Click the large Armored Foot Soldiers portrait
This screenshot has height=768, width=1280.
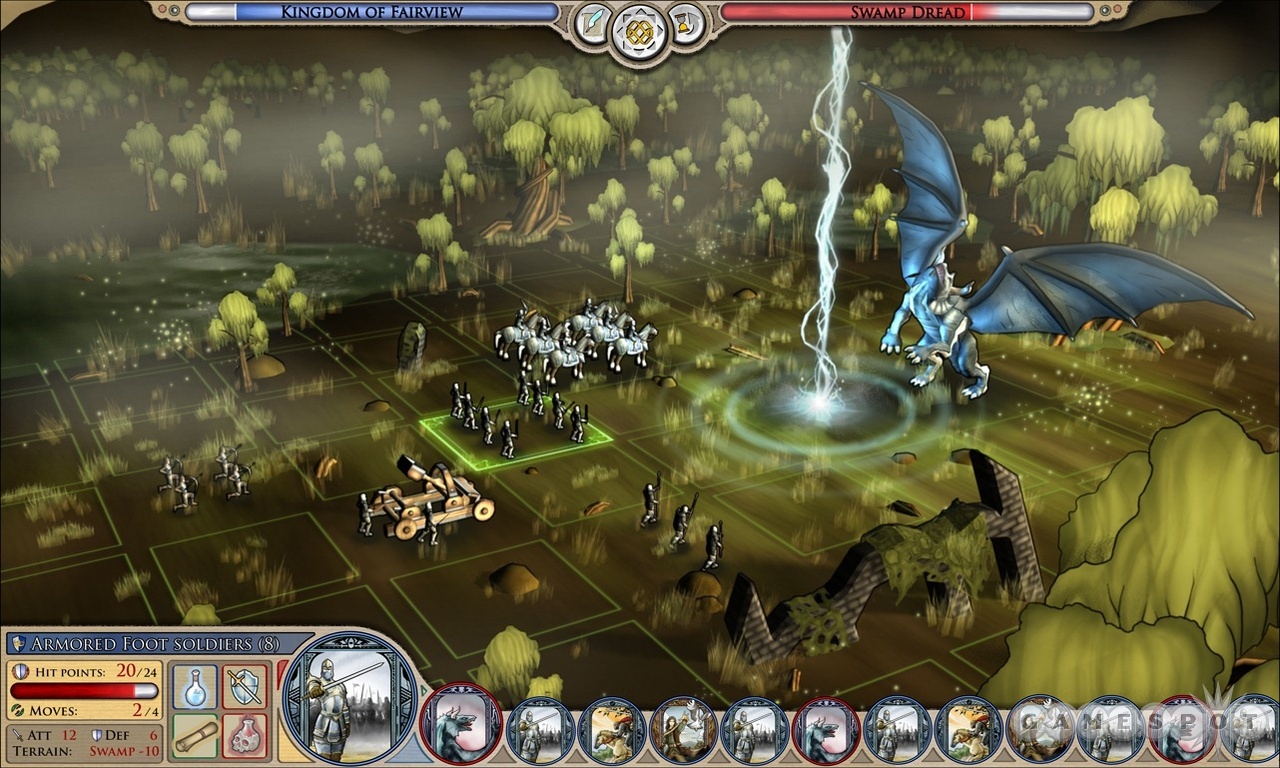tap(348, 698)
